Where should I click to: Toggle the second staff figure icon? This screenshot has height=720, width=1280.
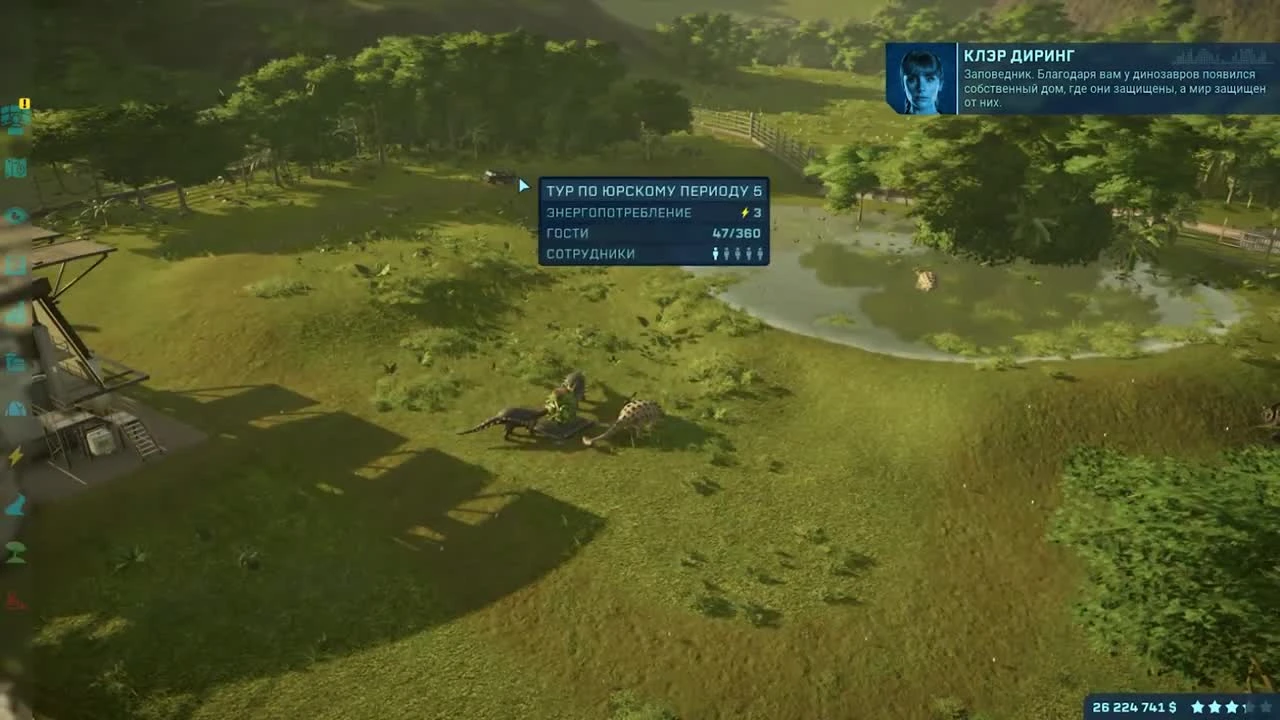pos(728,255)
